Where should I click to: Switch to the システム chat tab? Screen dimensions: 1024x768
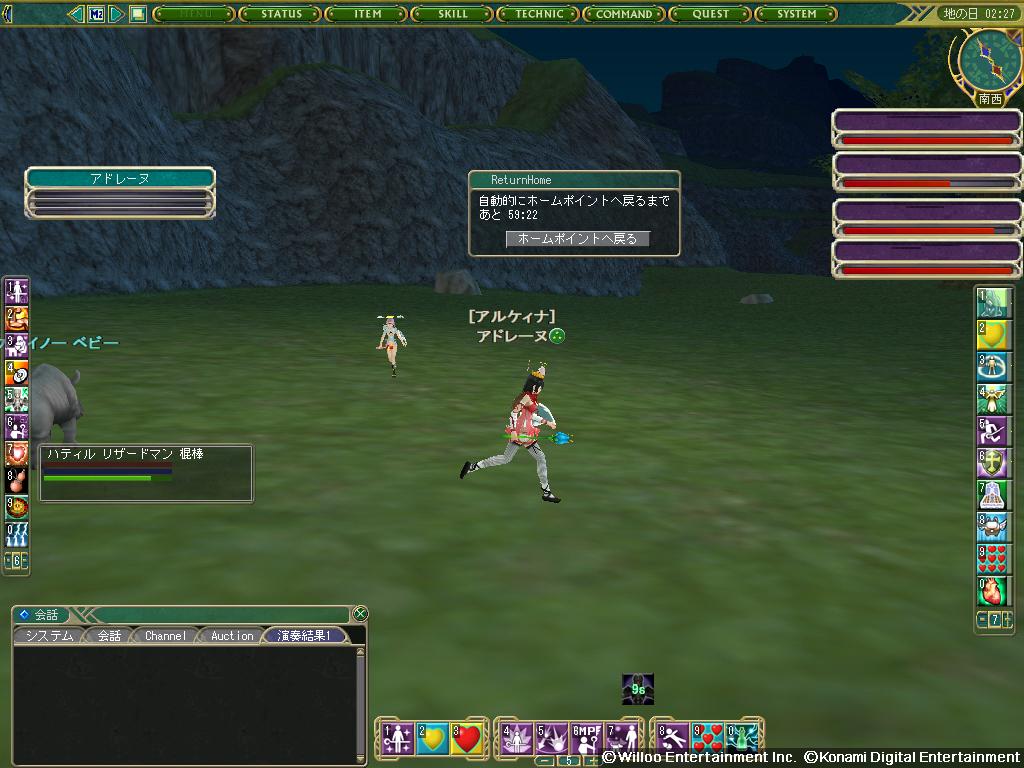tap(49, 636)
